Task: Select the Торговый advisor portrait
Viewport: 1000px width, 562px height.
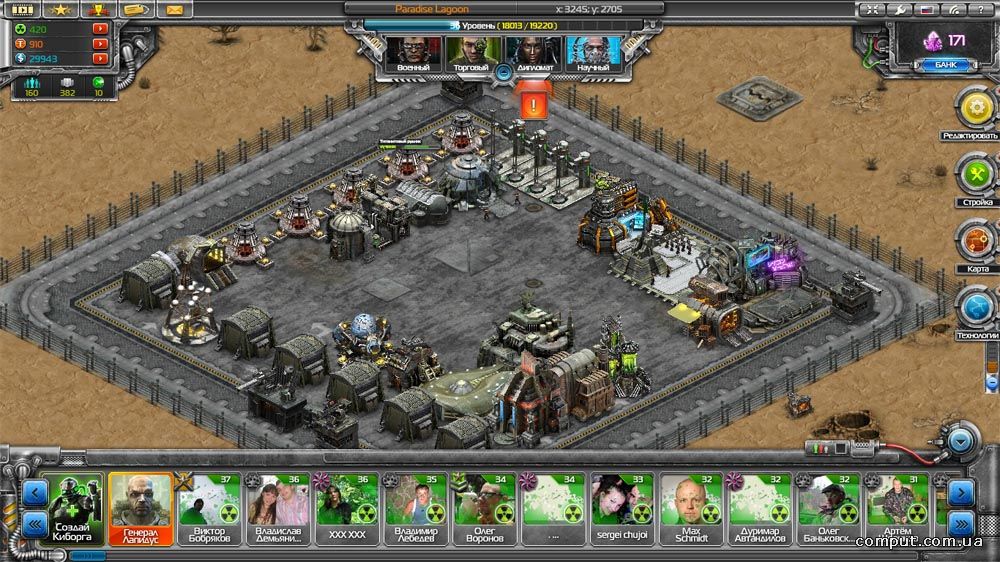Action: click(471, 52)
